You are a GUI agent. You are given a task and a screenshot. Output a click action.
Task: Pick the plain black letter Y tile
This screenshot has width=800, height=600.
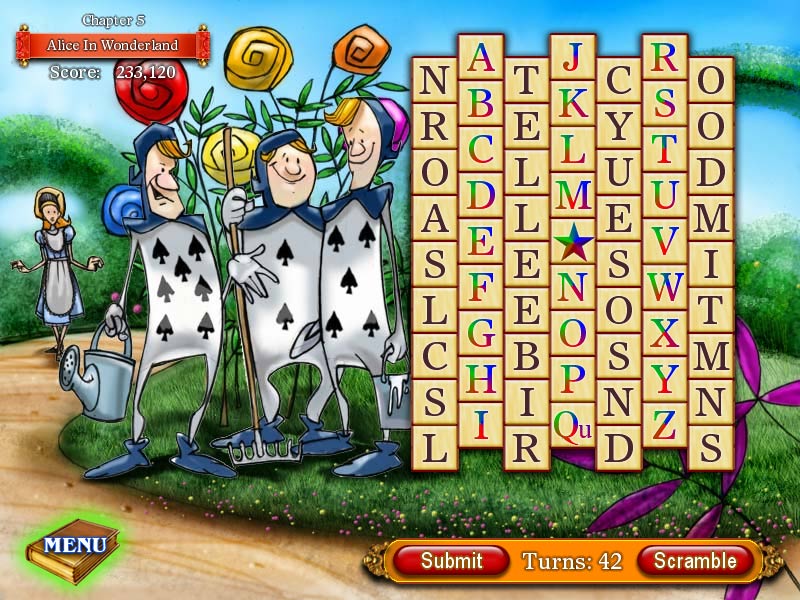(619, 125)
